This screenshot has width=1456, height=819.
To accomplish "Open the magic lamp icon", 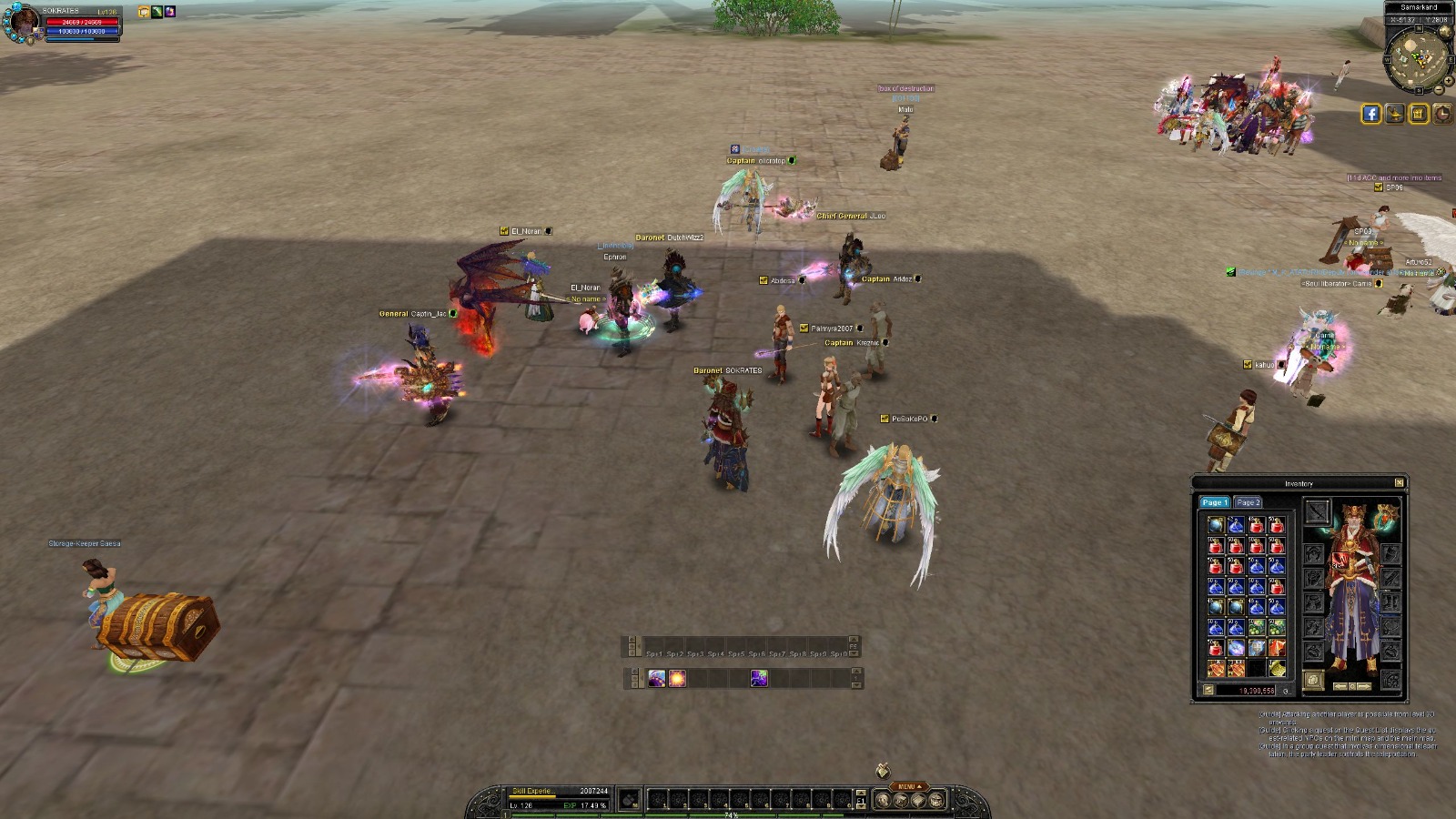I will (x=1394, y=114).
